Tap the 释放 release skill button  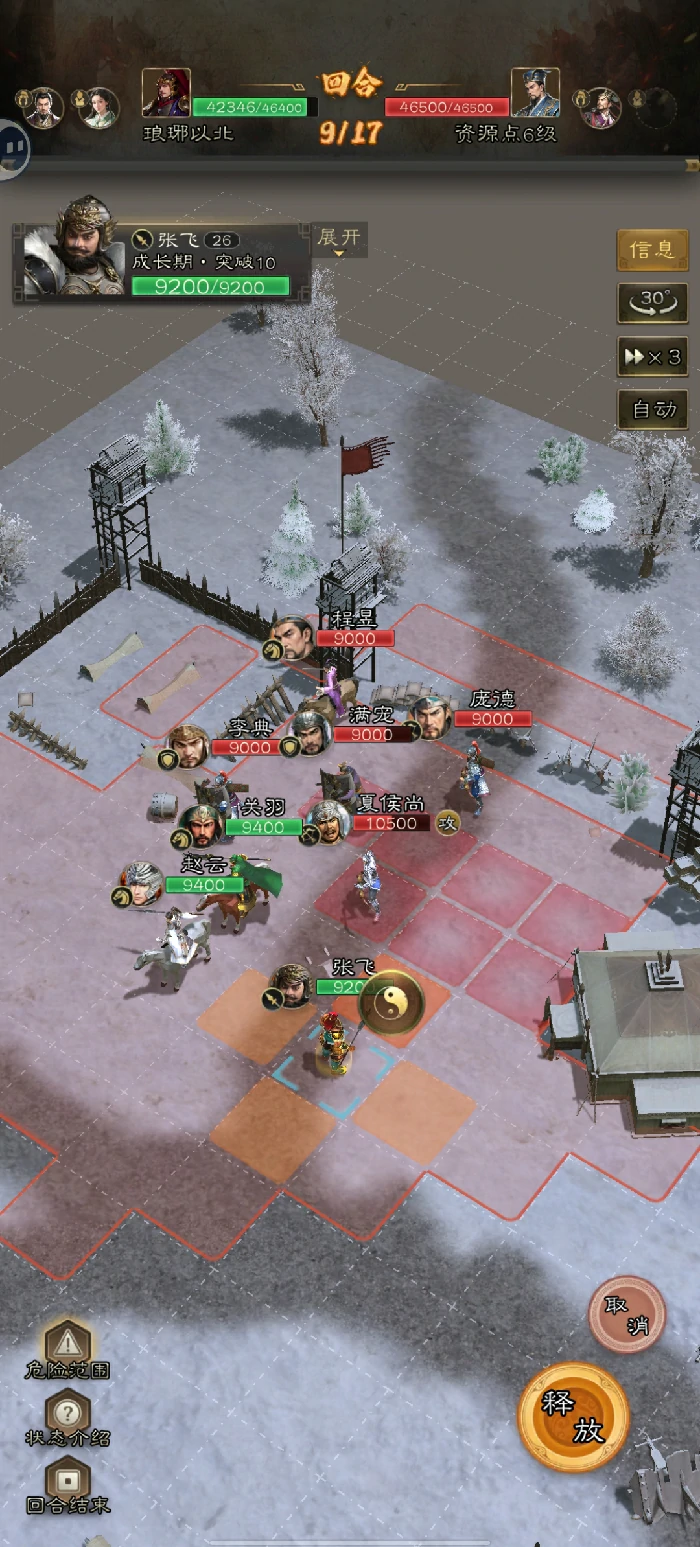(573, 1416)
